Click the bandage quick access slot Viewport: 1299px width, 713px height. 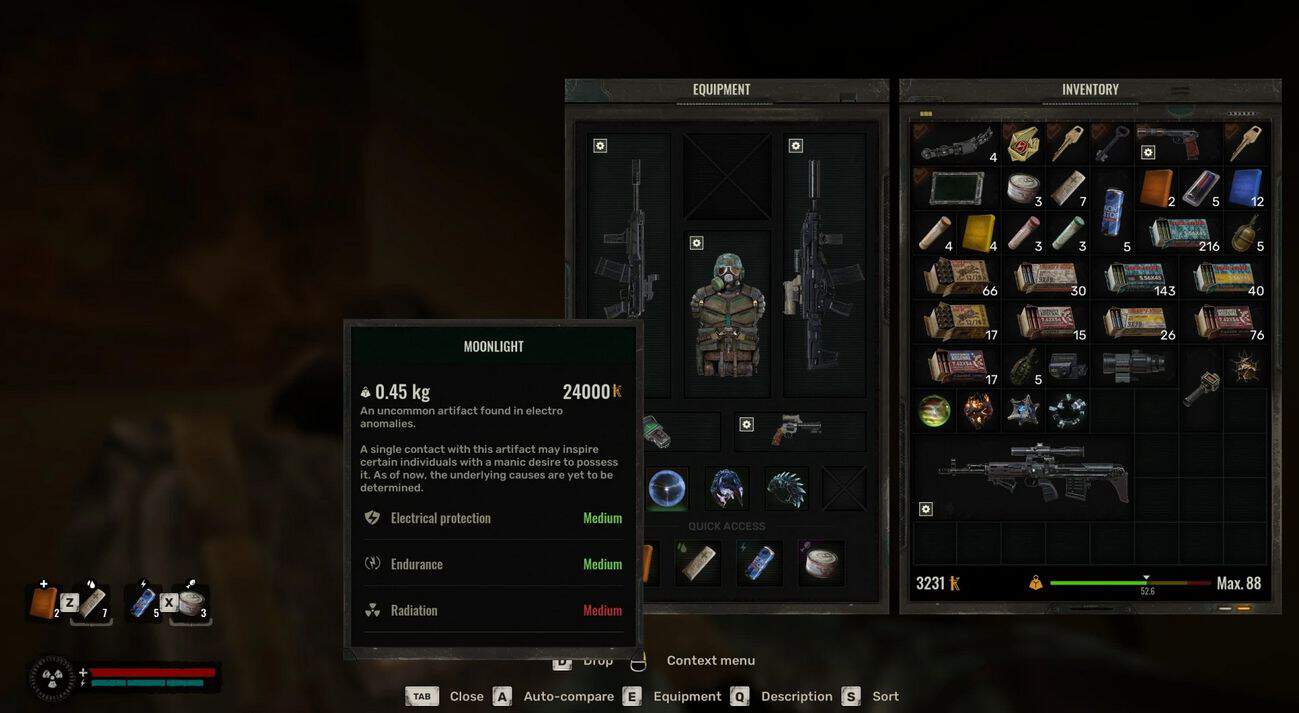point(698,562)
